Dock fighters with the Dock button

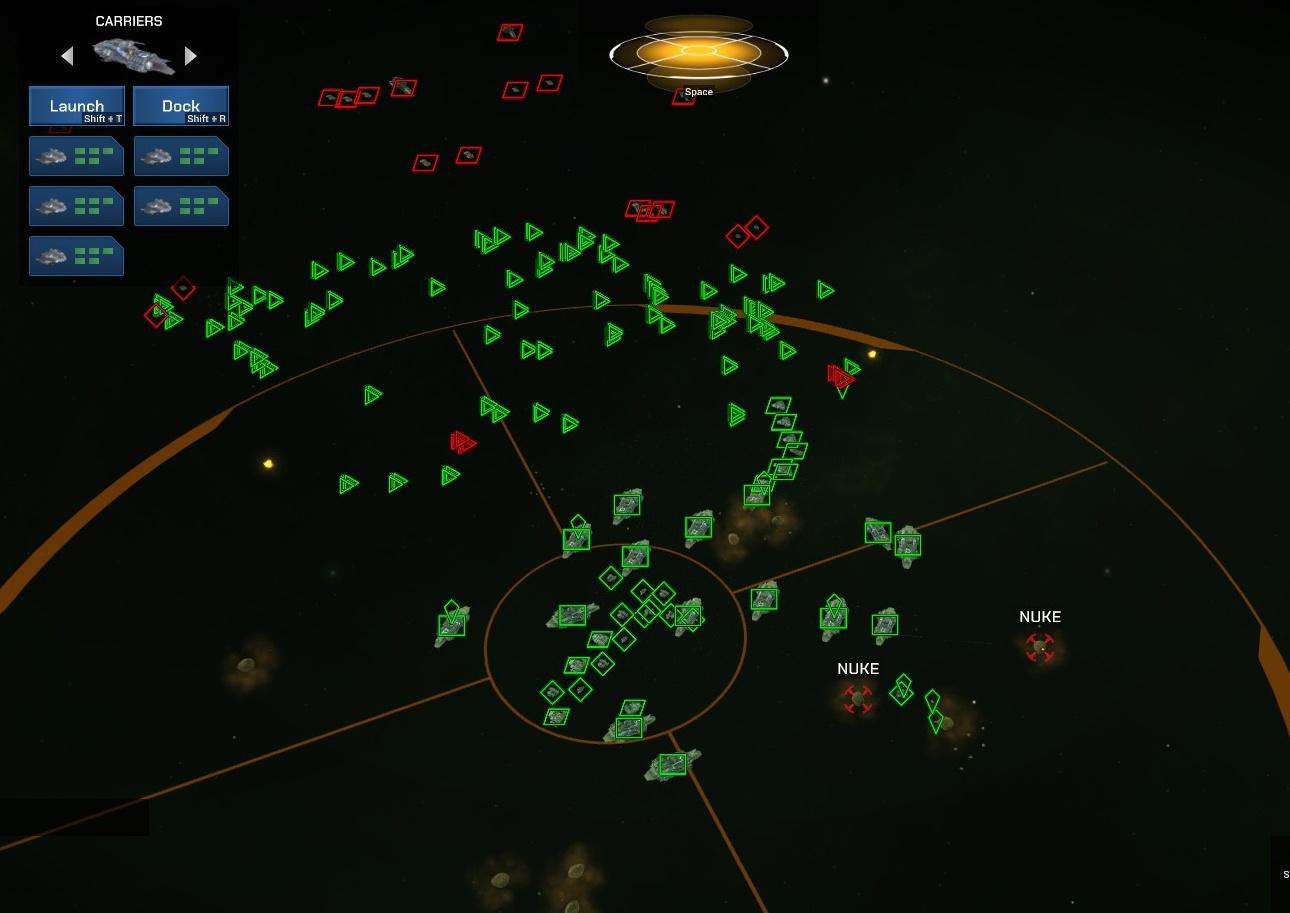coord(181,105)
